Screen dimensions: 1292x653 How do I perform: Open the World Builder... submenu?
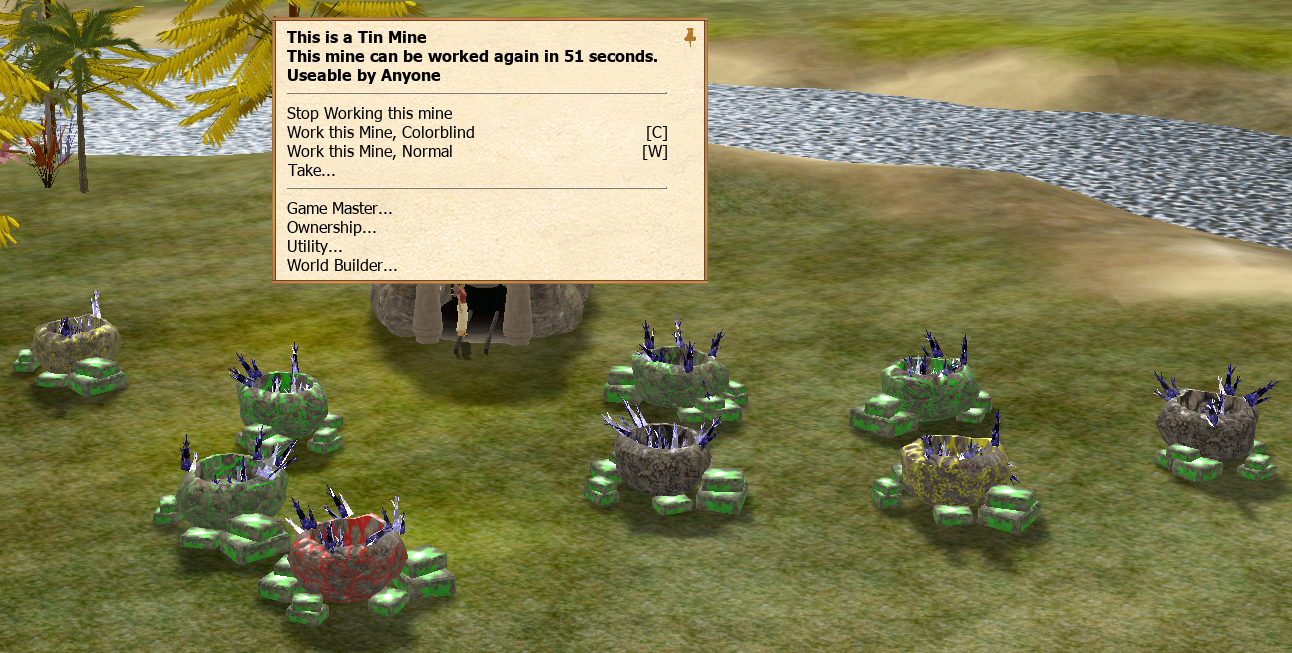coord(342,266)
